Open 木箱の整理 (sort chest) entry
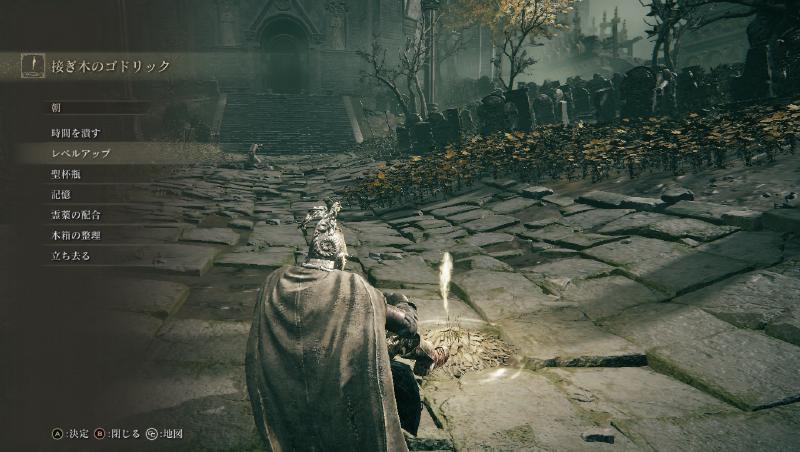 [x=76, y=235]
